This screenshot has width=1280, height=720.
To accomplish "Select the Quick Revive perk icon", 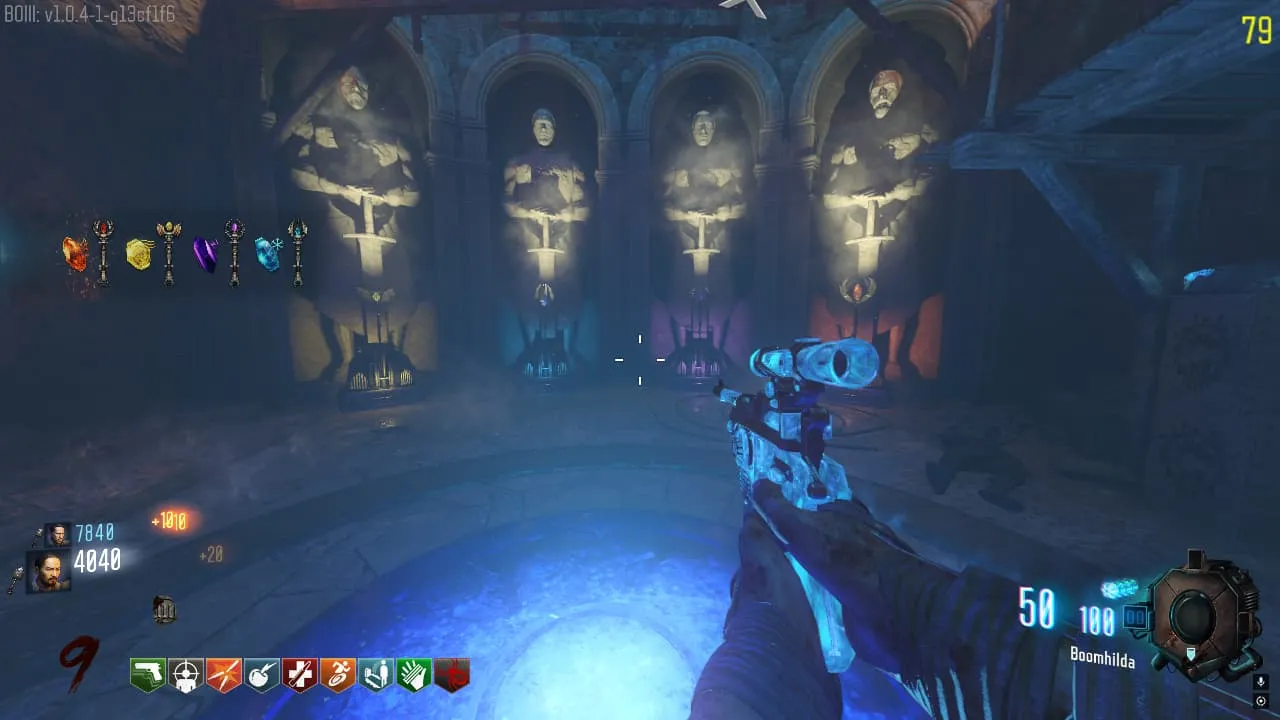I will pos(376,675).
